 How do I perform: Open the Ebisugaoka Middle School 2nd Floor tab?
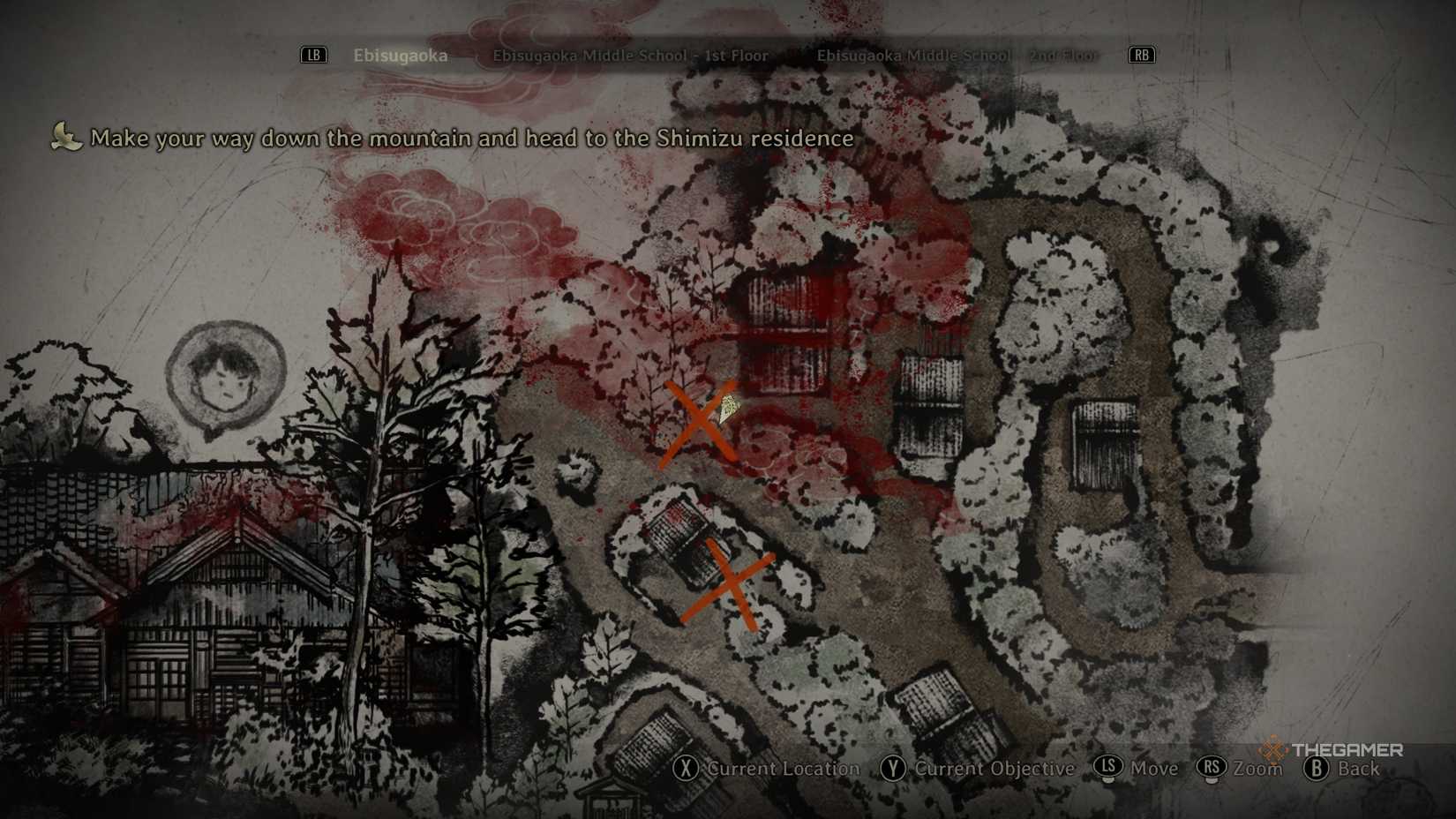[957, 55]
